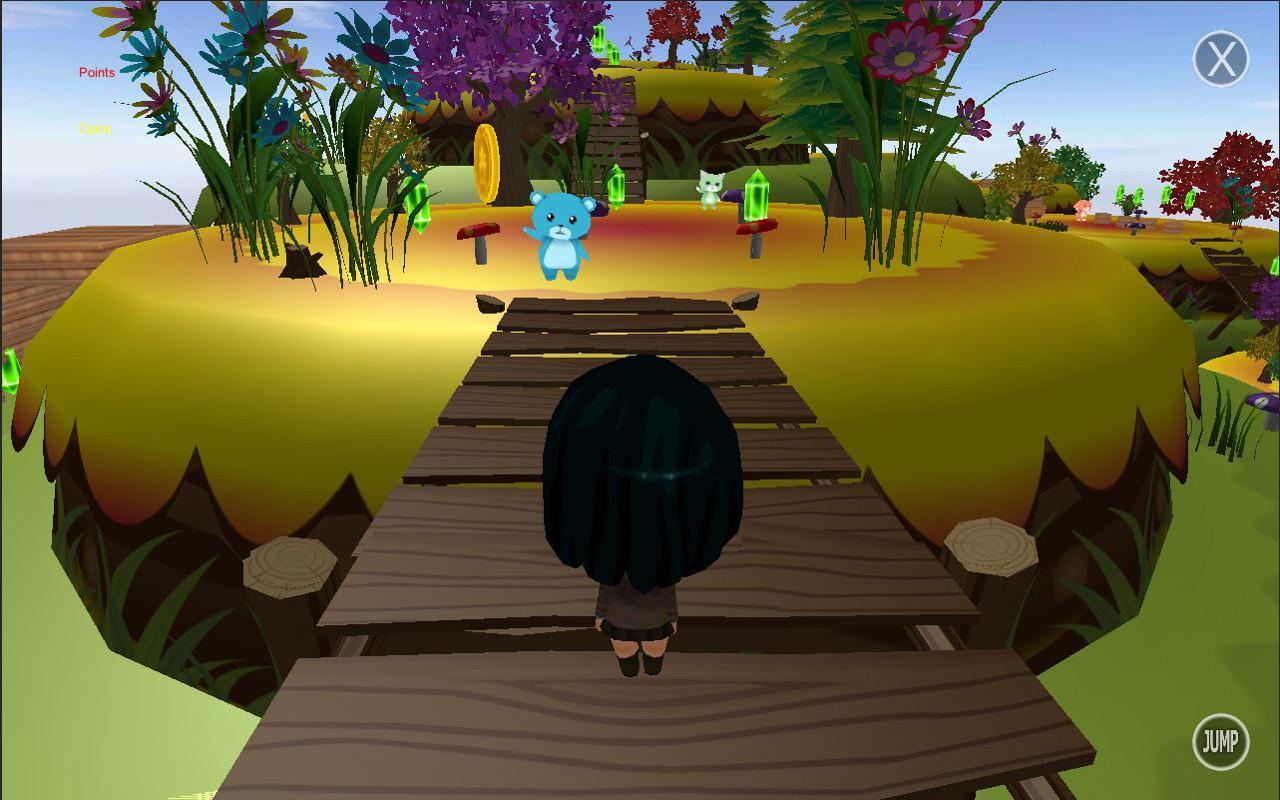Click the Points label
Image resolution: width=1280 pixels, height=800 pixels.
(x=95, y=72)
